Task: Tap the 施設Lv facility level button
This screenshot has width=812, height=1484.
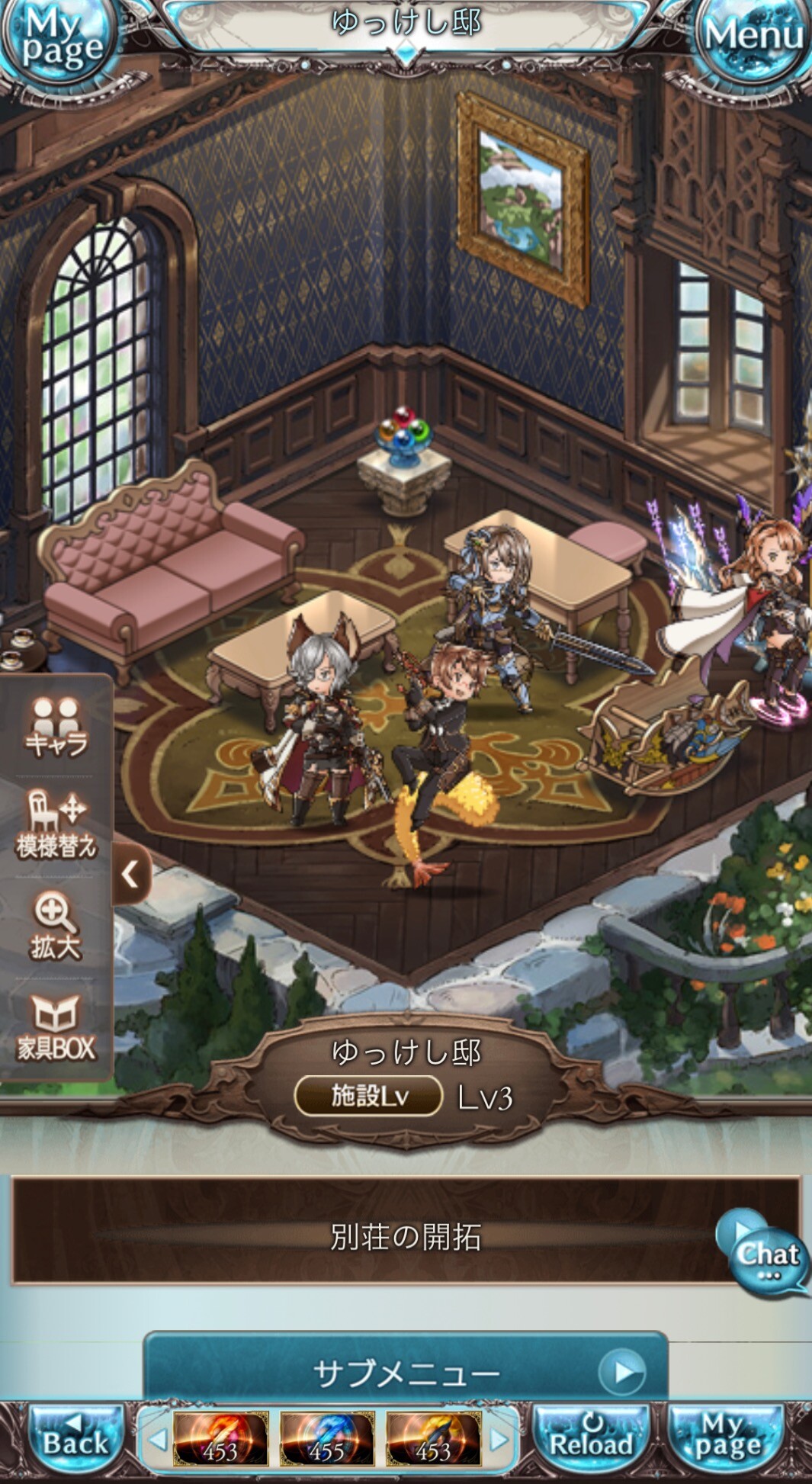Action: click(369, 1096)
